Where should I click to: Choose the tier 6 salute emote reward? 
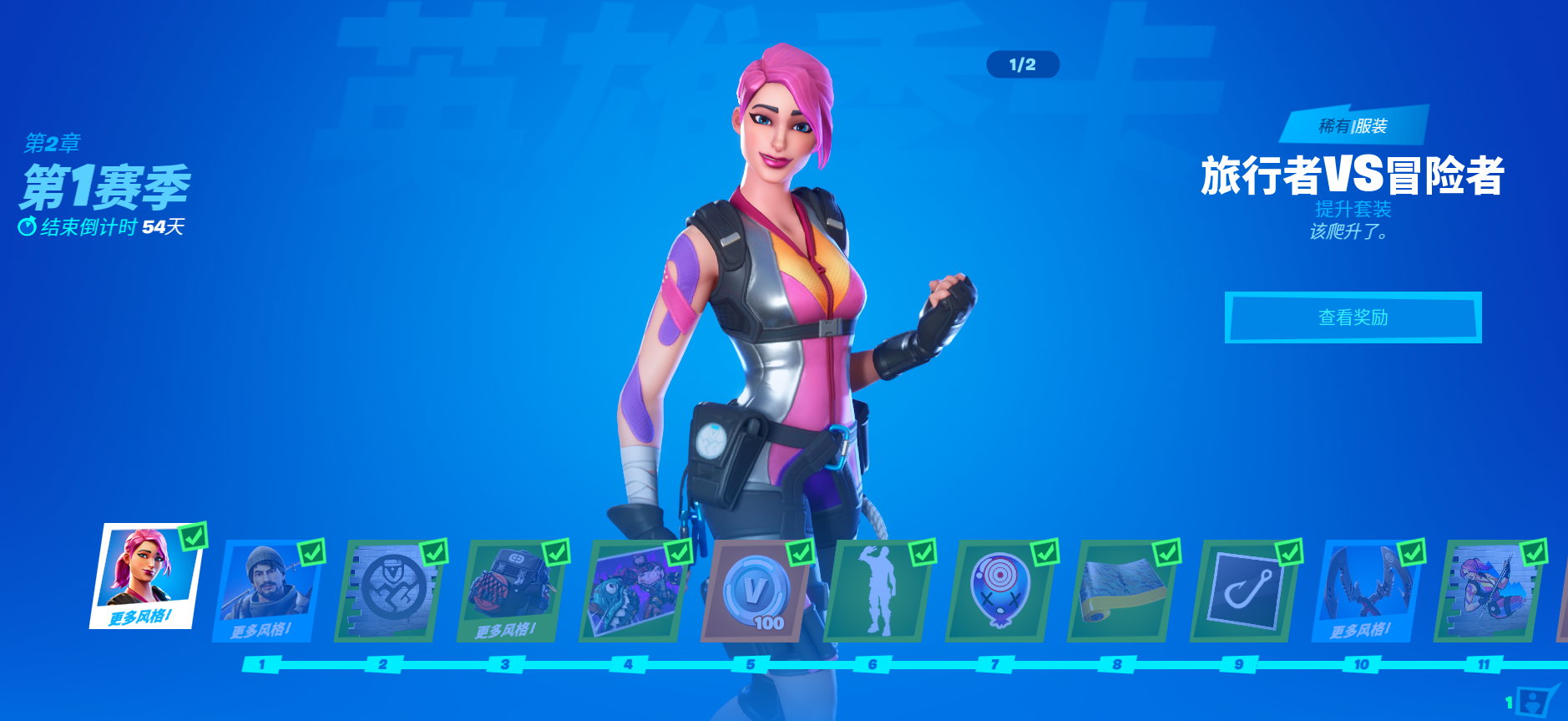pyautogui.click(x=877, y=591)
